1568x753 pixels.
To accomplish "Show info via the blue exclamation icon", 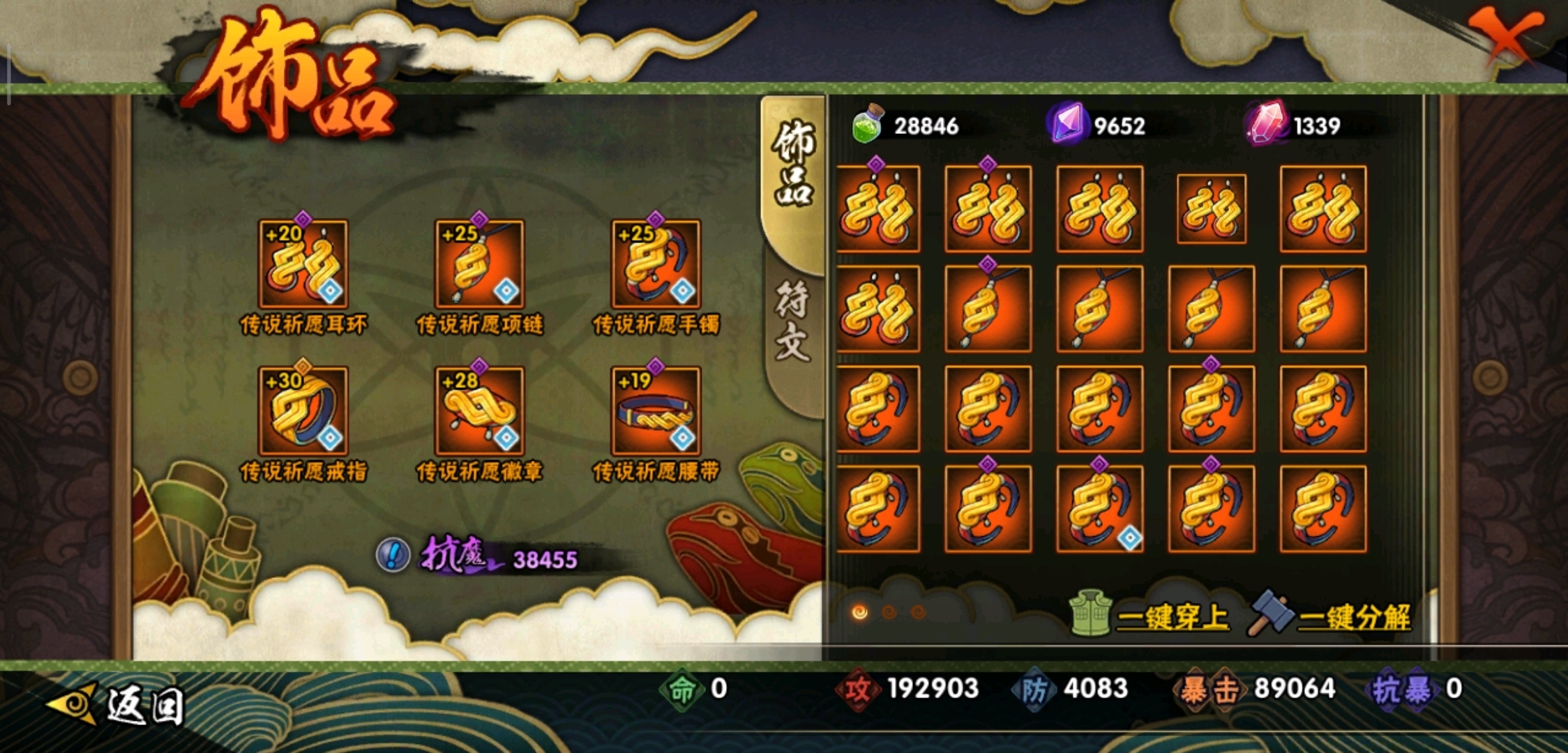I will tap(393, 556).
